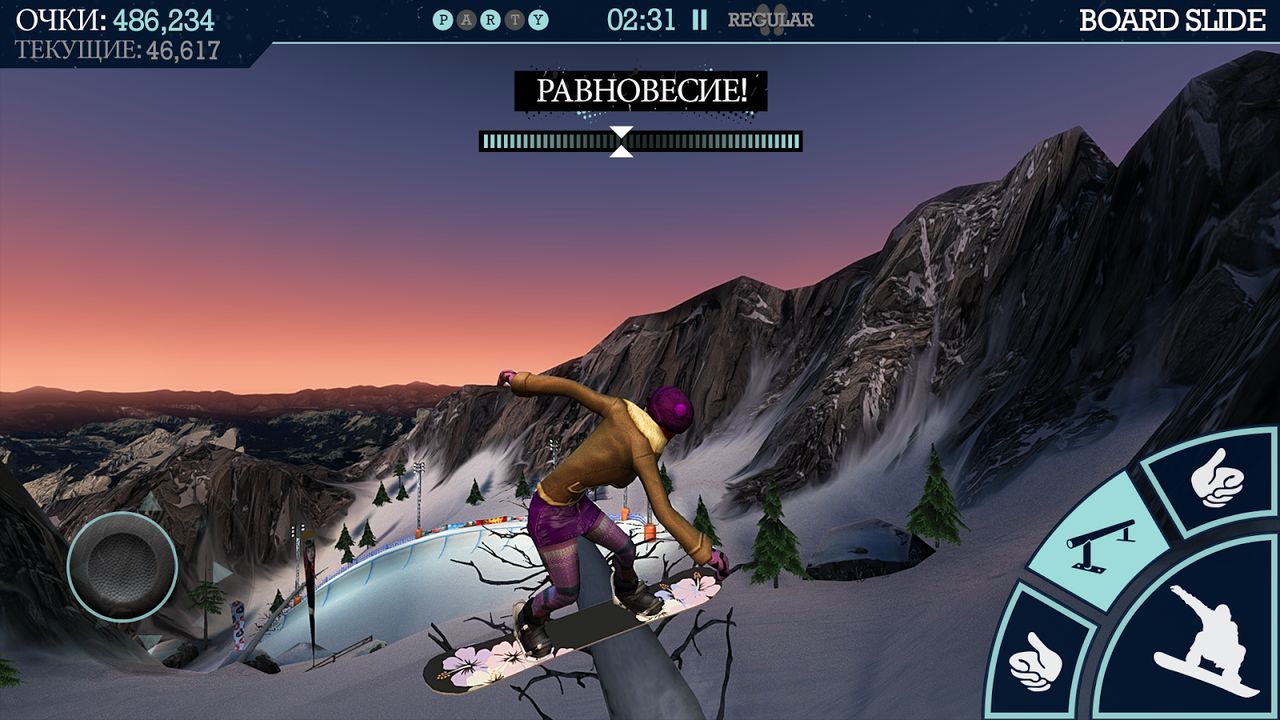The height and width of the screenshot is (720, 1280).
Task: Toggle the Y letter in PARTY
Action: 539,17
